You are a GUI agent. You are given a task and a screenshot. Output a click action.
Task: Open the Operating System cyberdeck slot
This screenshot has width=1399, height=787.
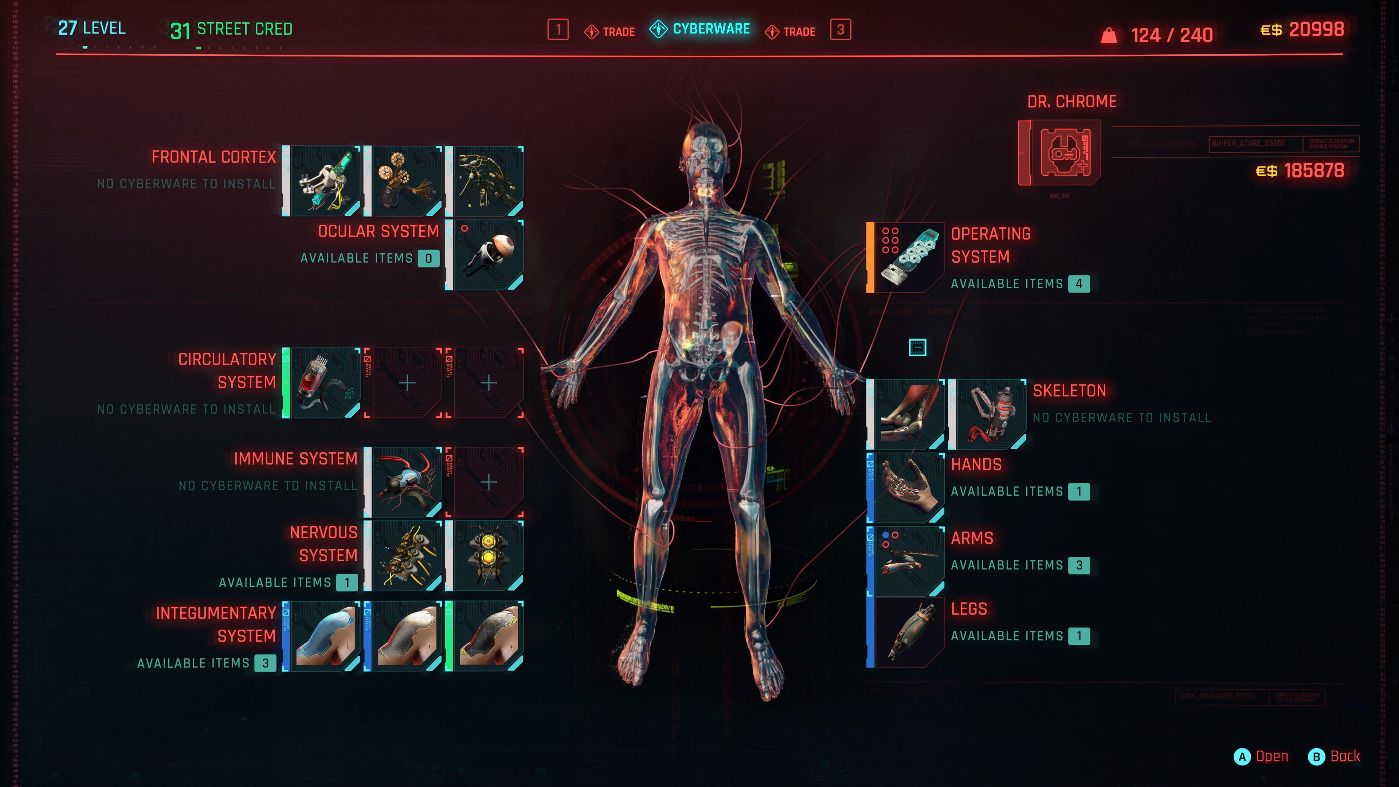pos(905,256)
